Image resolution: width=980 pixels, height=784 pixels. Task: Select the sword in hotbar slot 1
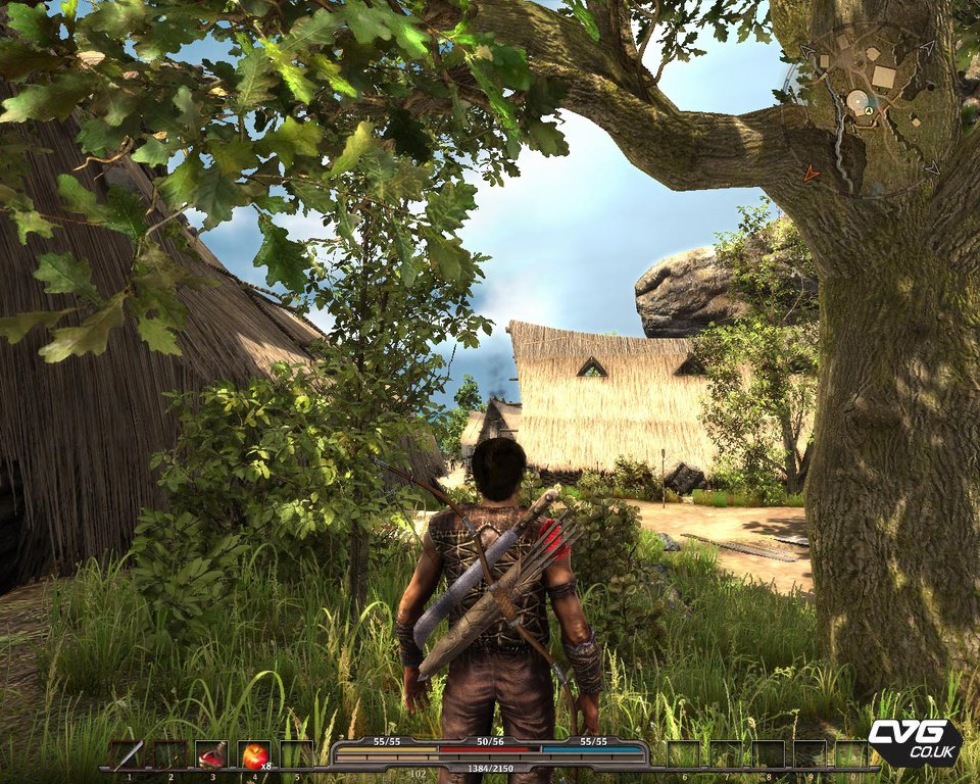126,755
